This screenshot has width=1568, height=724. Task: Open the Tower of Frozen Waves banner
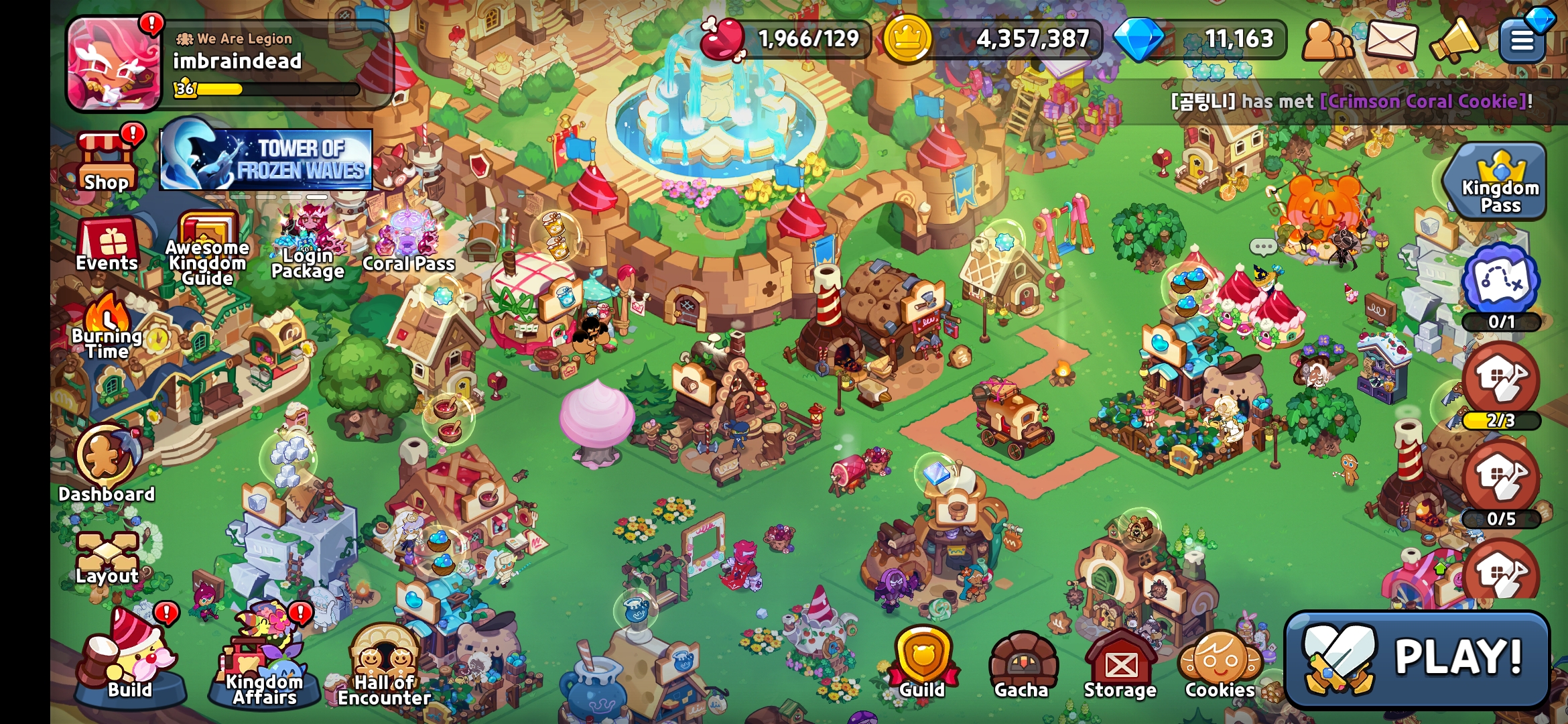tap(266, 160)
